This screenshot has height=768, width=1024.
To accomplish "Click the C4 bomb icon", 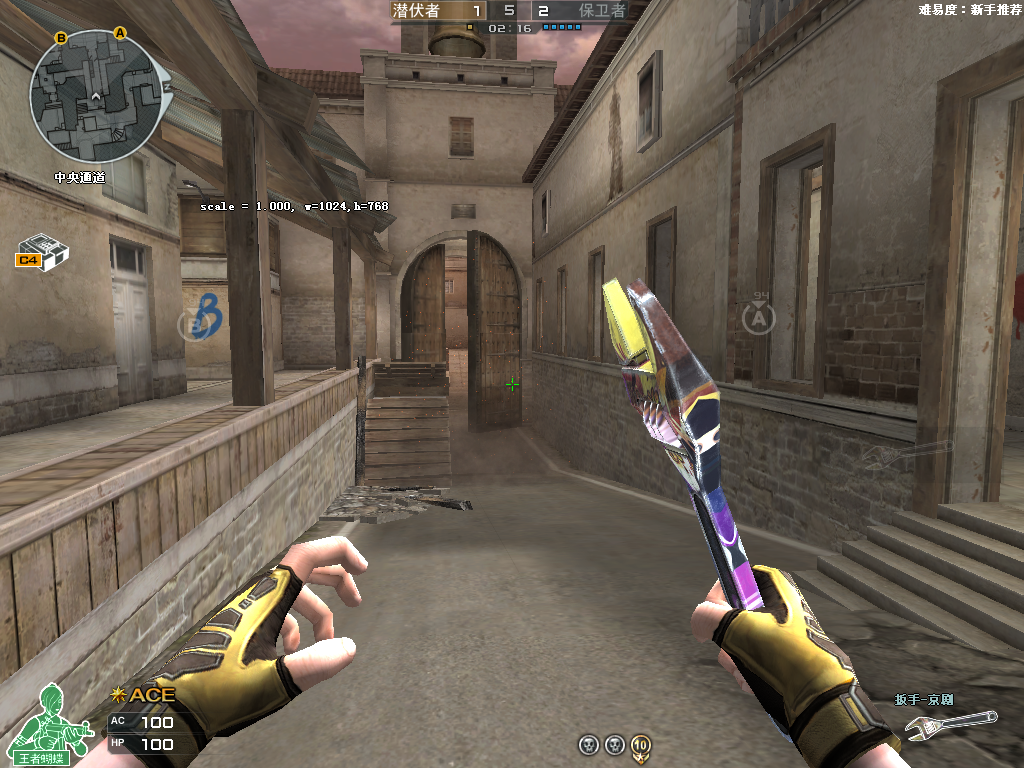I will 42,251.
